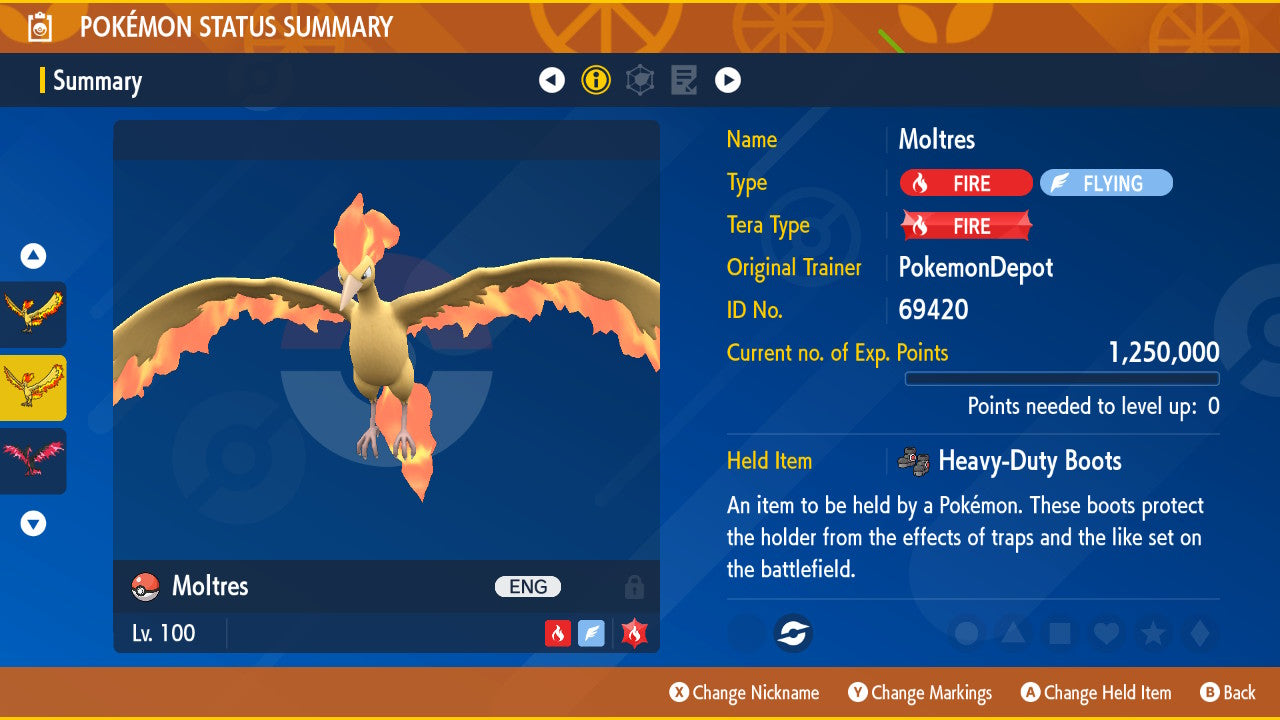Toggle the circle marking
This screenshot has width=1280, height=720.
966,633
